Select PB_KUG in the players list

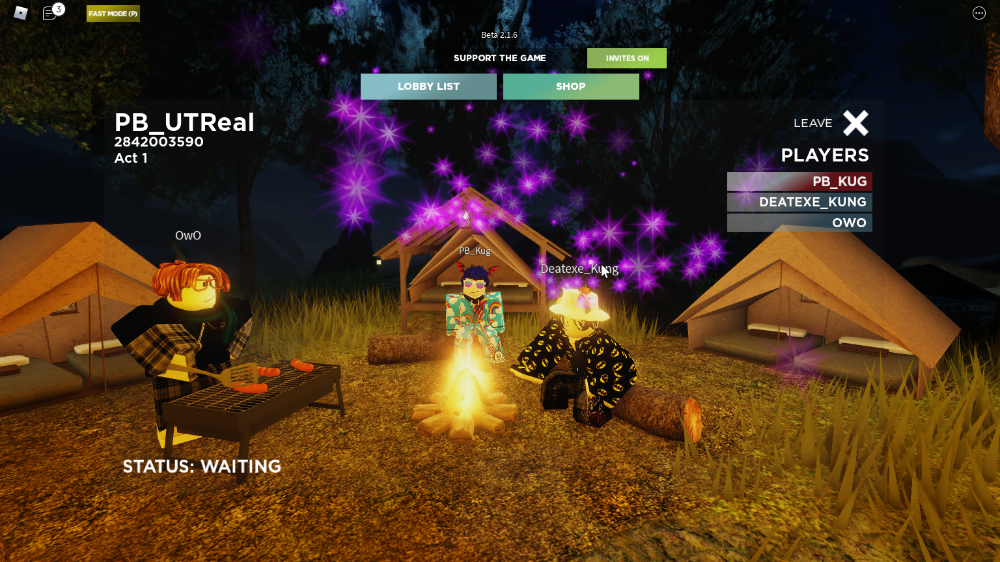coord(799,182)
